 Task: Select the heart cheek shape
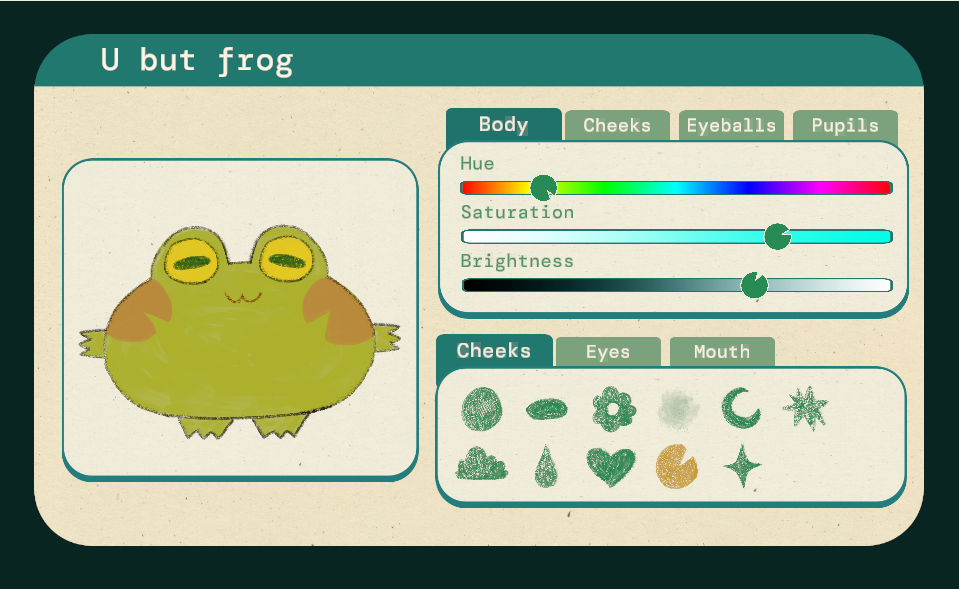[611, 467]
